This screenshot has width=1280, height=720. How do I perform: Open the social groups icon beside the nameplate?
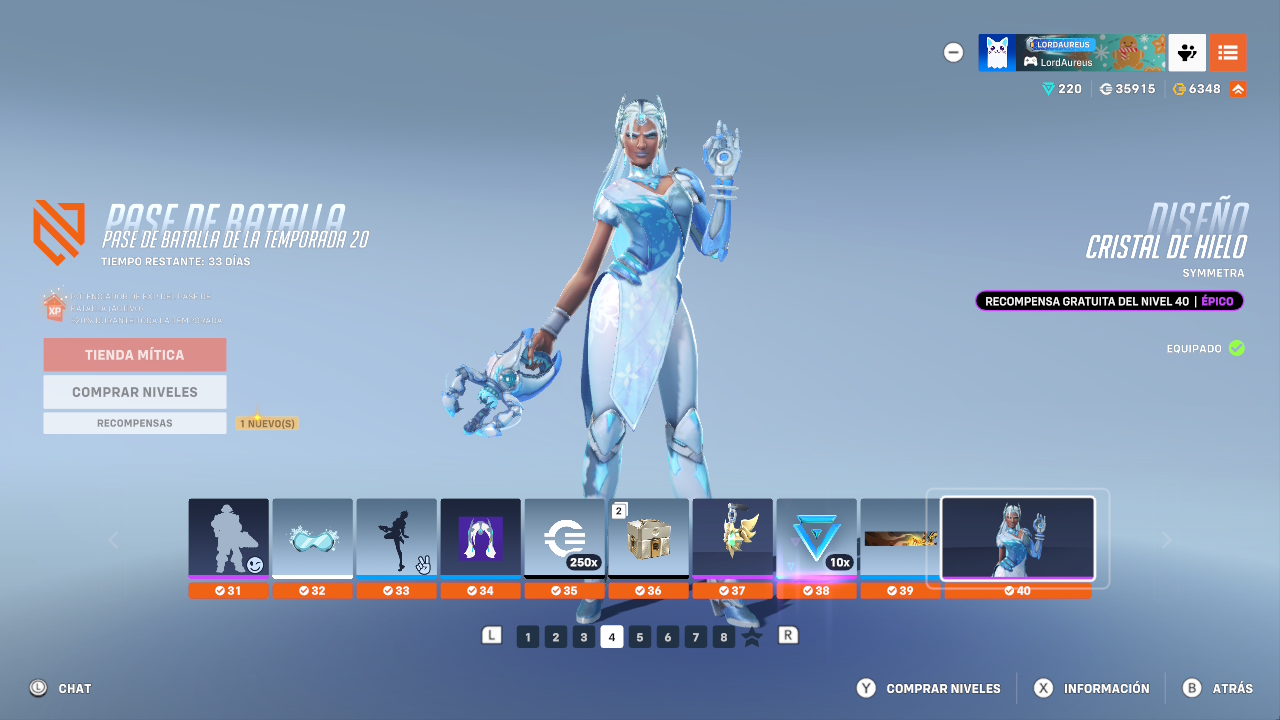click(x=1186, y=52)
